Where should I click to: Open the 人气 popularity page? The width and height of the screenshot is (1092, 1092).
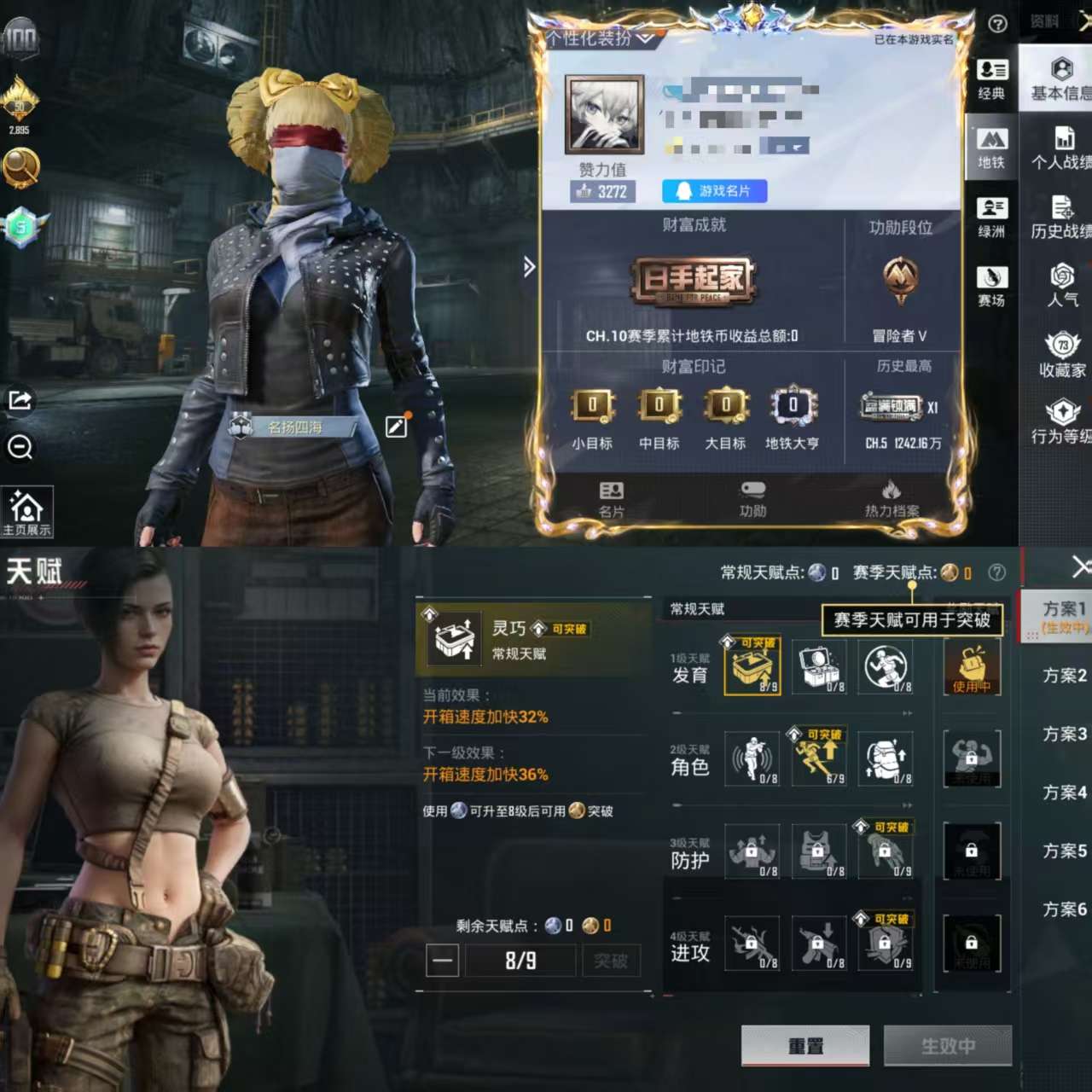(x=1062, y=286)
